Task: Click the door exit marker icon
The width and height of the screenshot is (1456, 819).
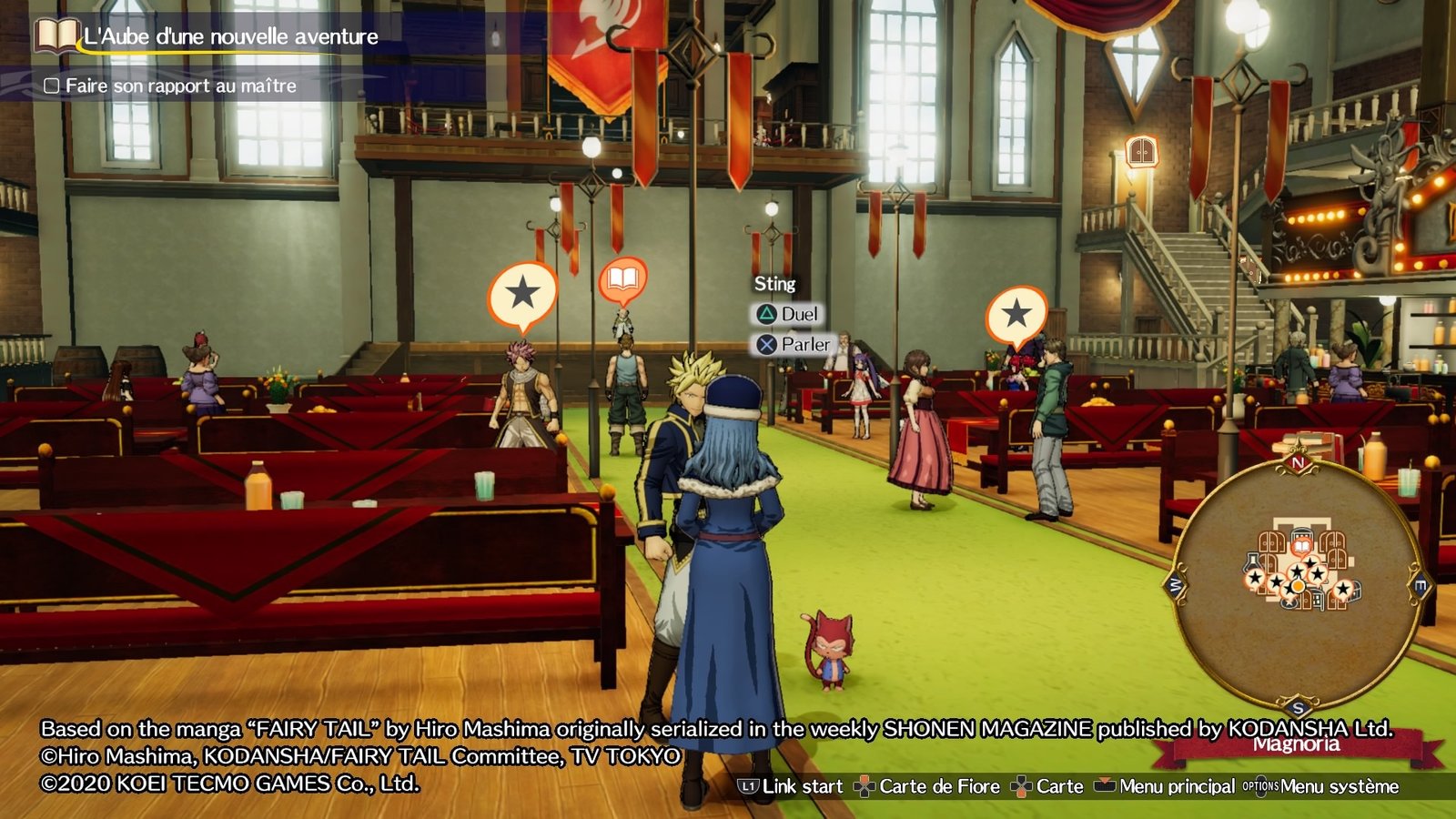Action: tap(1141, 151)
